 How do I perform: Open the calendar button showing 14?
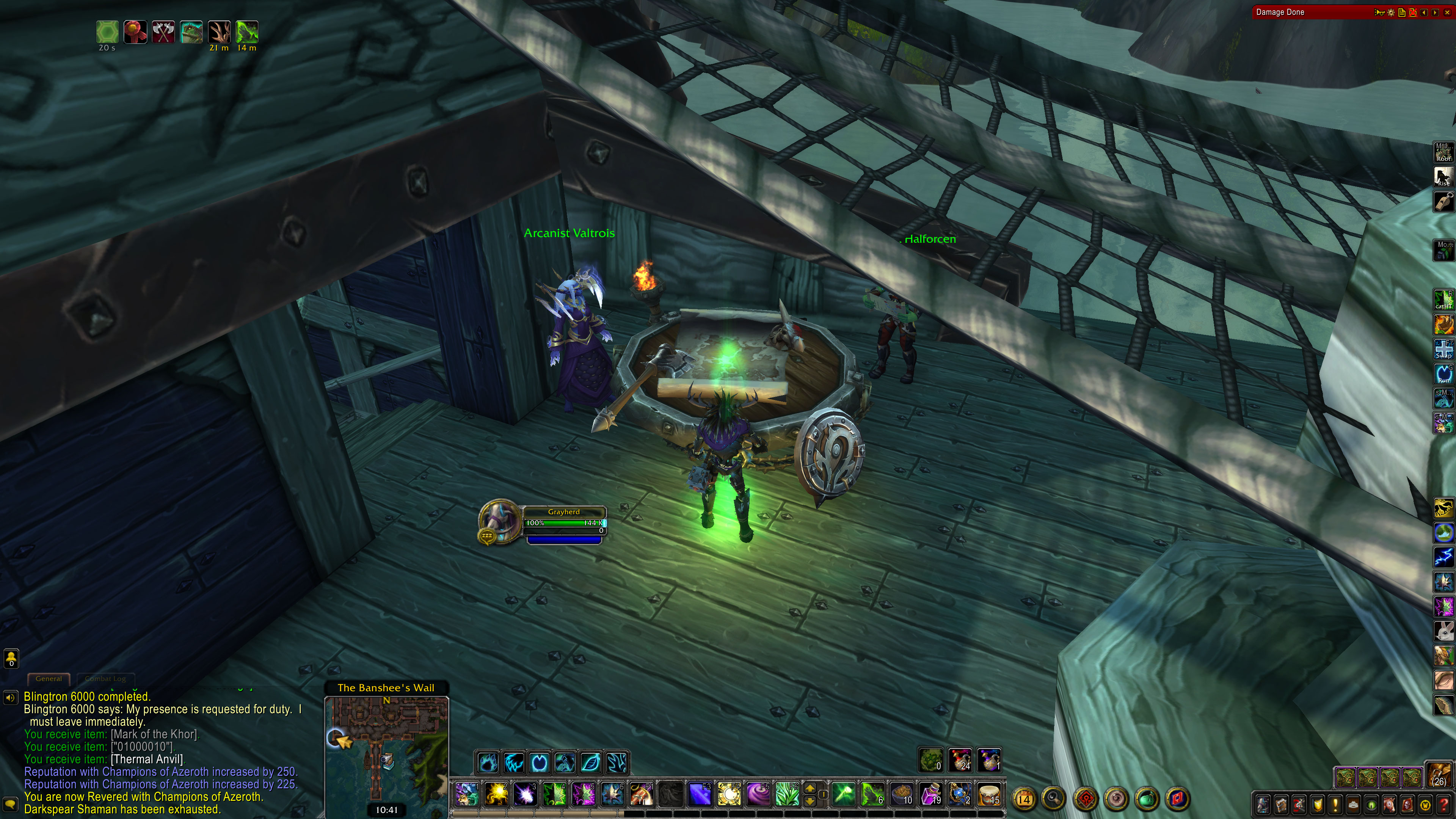(x=1024, y=799)
